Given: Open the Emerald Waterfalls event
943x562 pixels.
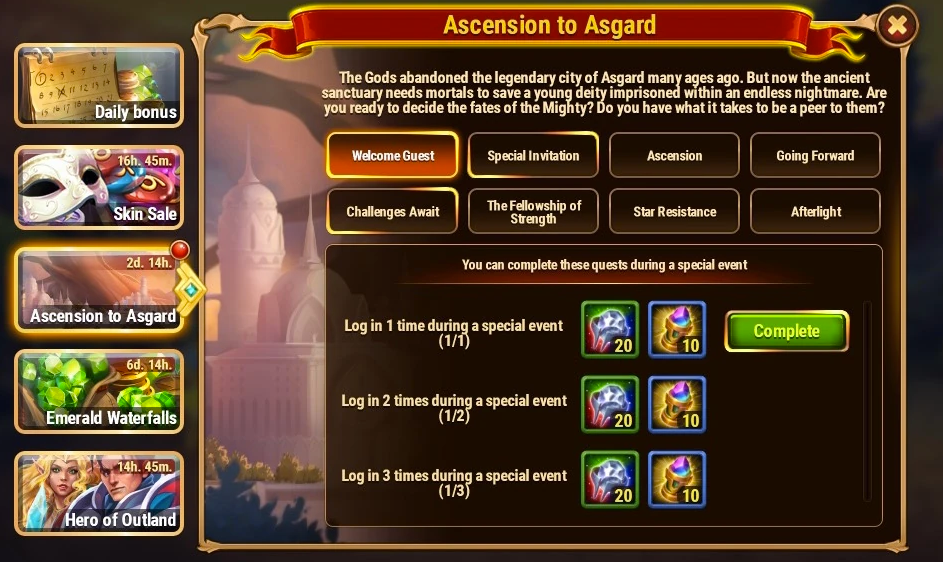Looking at the screenshot, I should coord(99,391).
